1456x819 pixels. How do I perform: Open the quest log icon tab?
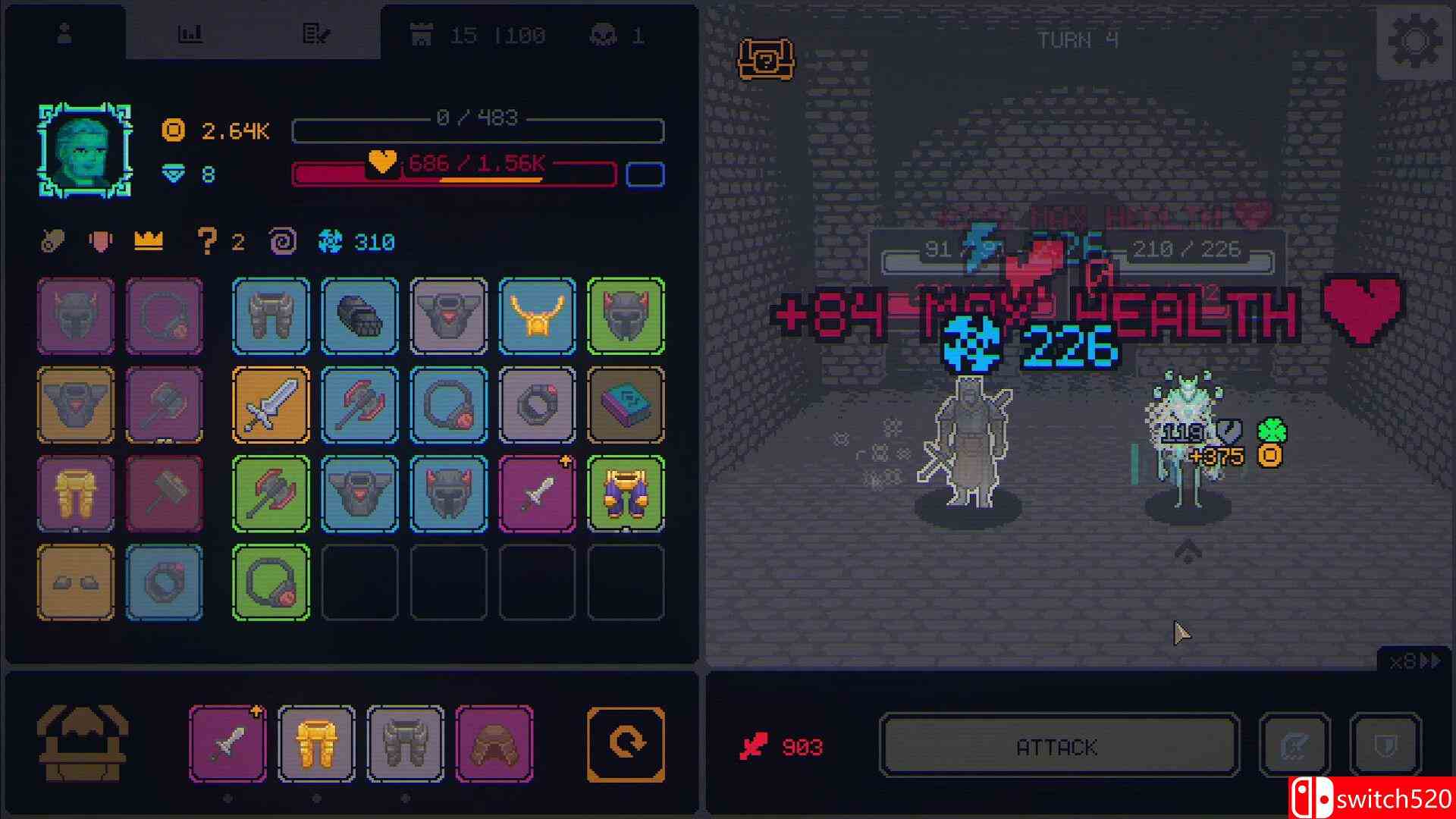317,32
